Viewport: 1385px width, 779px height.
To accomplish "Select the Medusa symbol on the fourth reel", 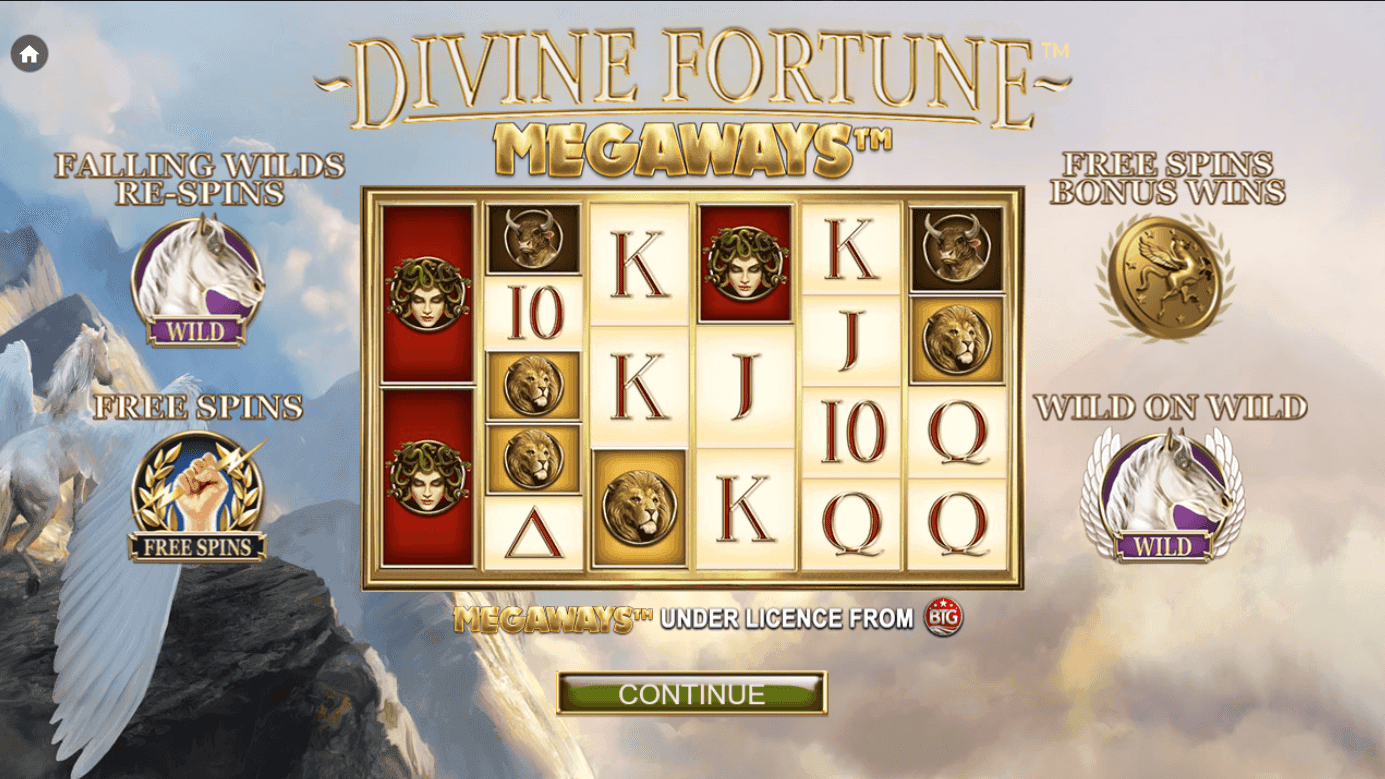I will coord(748,266).
